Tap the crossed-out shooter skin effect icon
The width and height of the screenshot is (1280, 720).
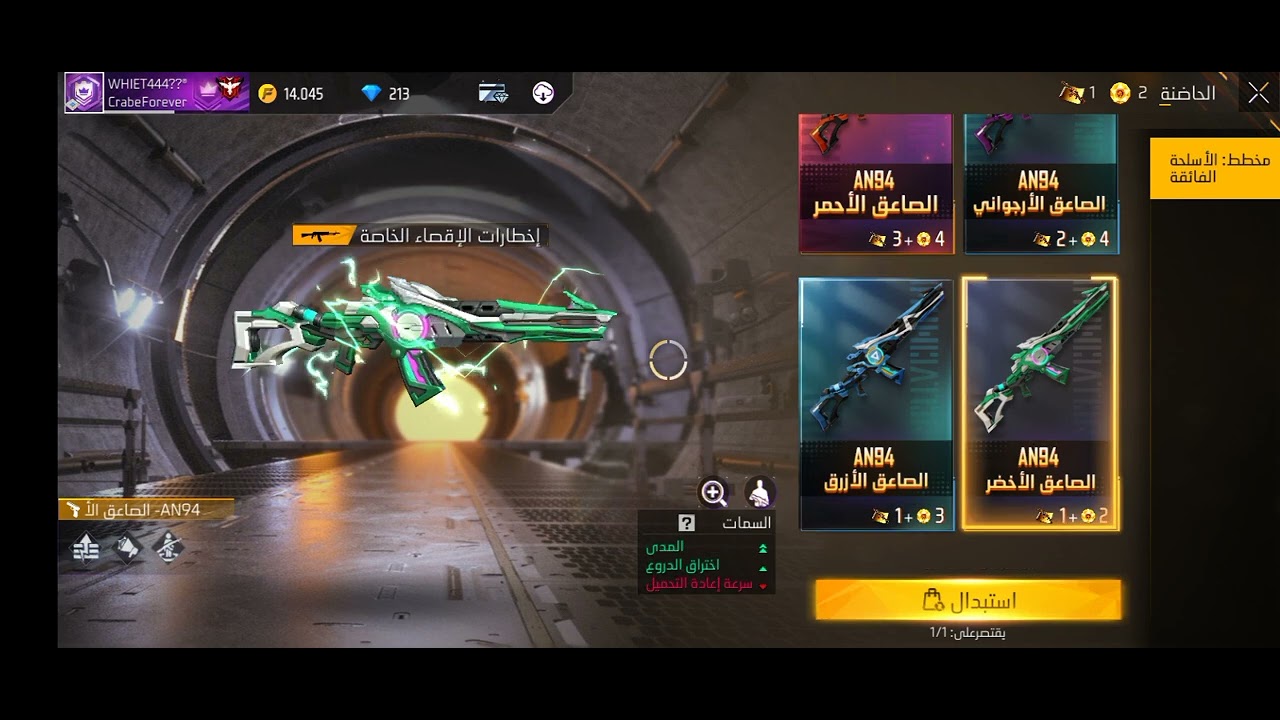(x=168, y=547)
